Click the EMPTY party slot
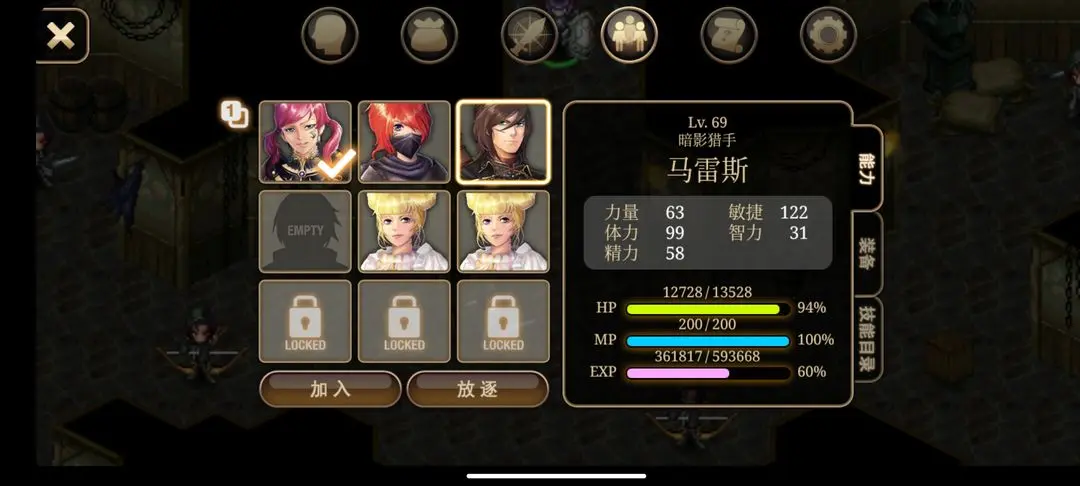Image resolution: width=1080 pixels, height=486 pixels. [305, 231]
